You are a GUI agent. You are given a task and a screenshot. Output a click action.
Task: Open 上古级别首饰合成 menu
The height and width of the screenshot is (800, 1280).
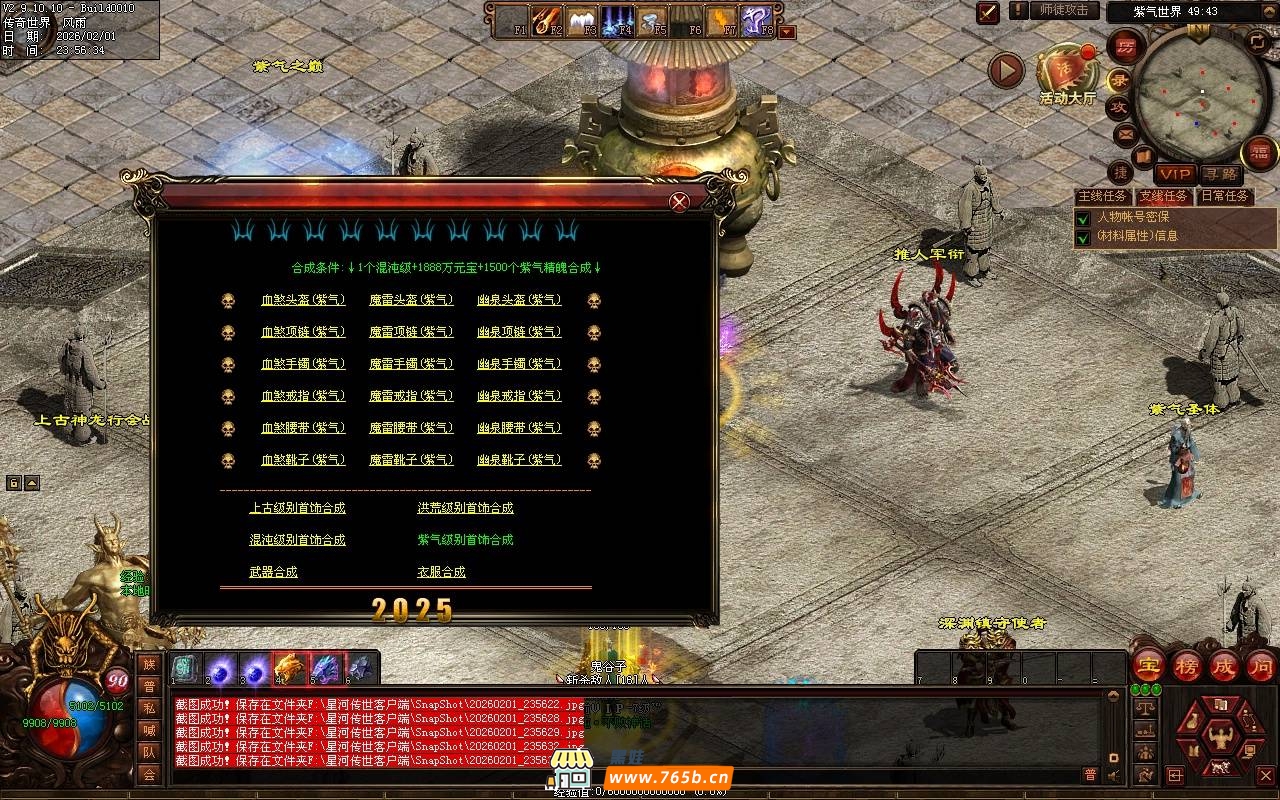(x=297, y=508)
